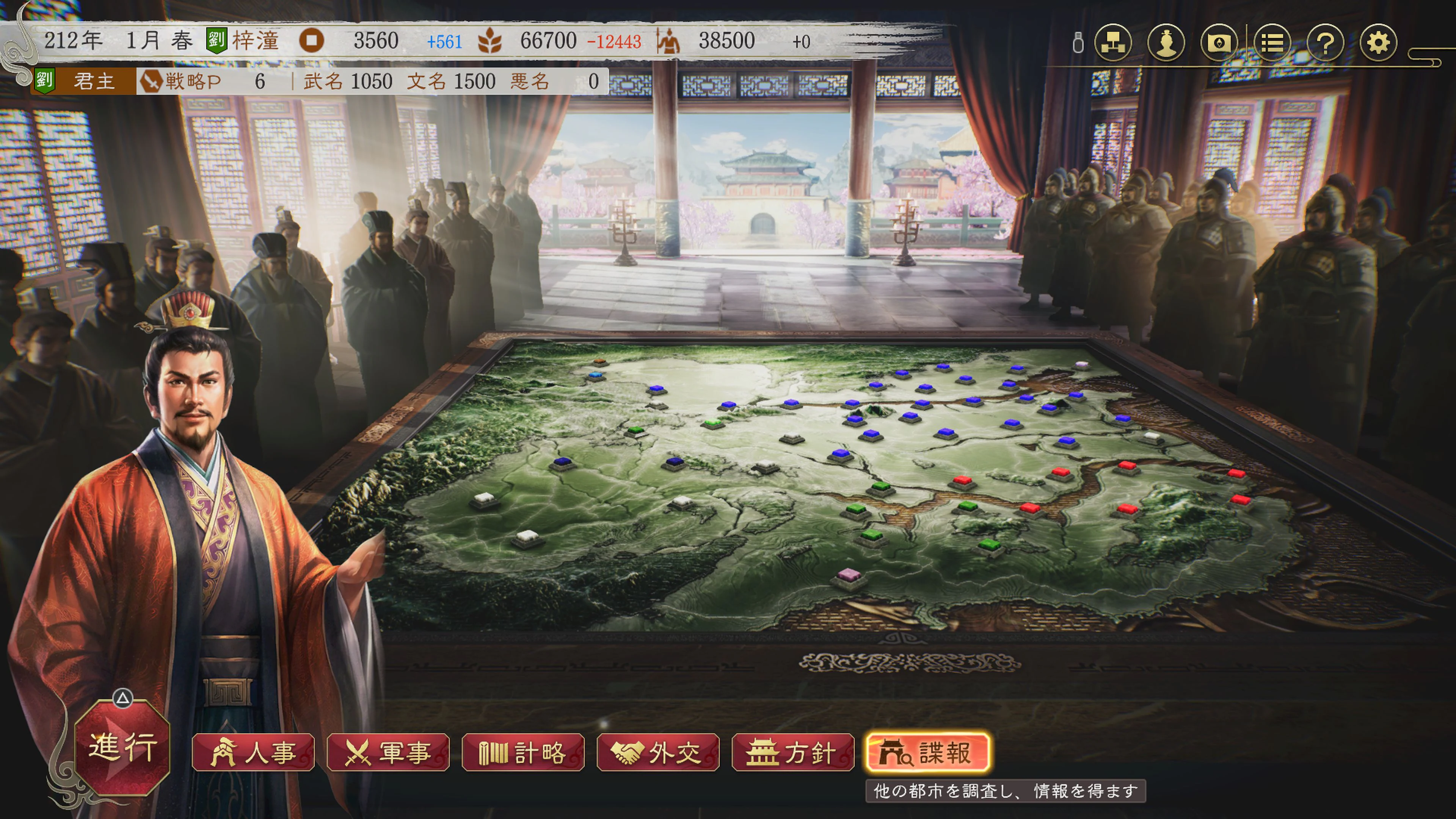Viewport: 1456px width, 819px height.
Task: Advance the turn with the 進行 button
Action: click(x=122, y=747)
